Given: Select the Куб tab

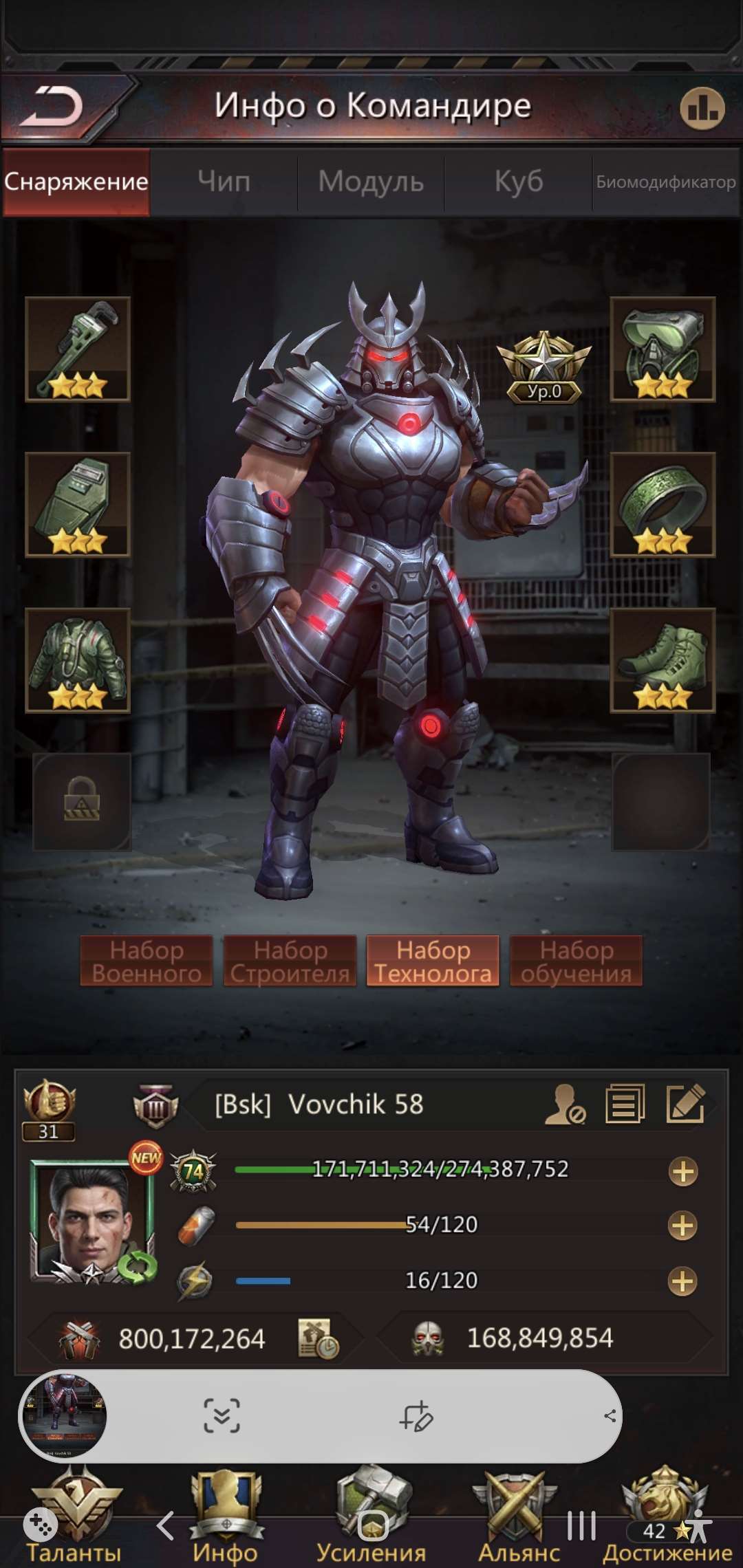Looking at the screenshot, I should pyautogui.click(x=519, y=182).
